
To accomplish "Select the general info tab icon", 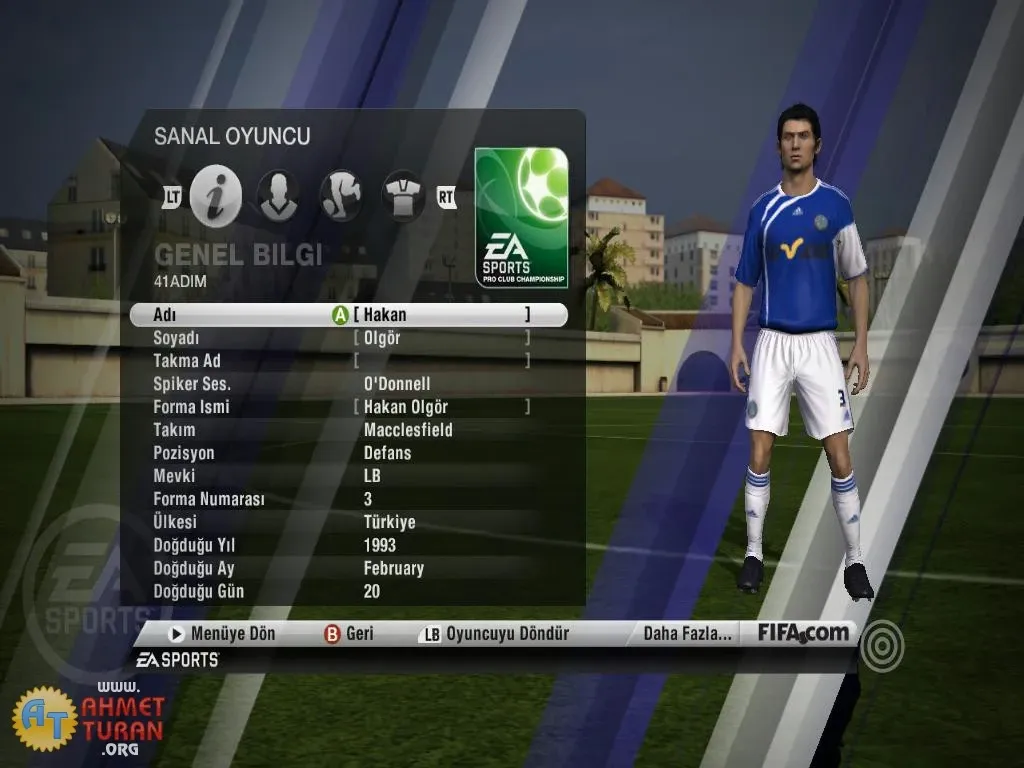I will coord(216,195).
